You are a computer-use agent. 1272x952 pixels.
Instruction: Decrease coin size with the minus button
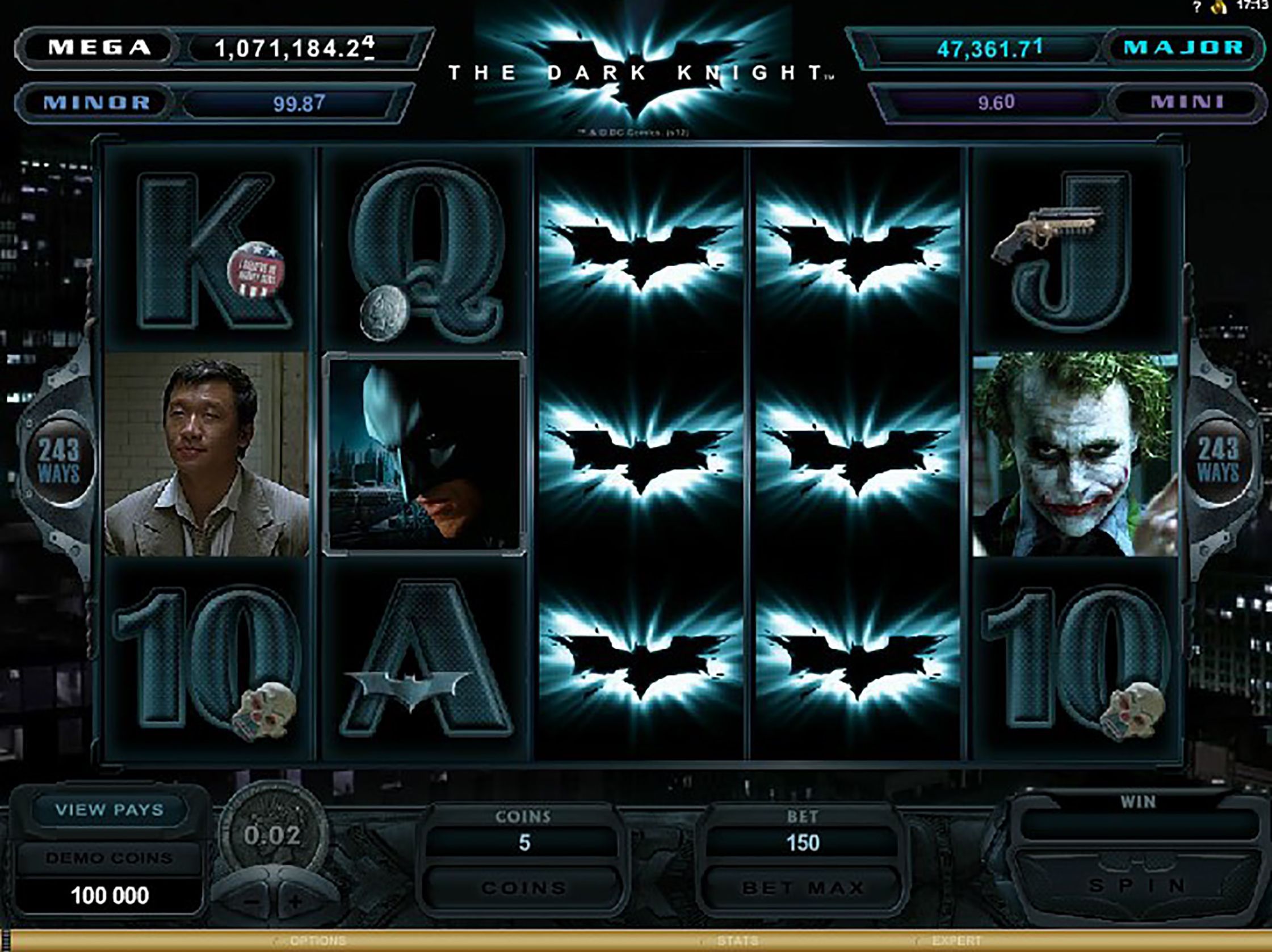[x=251, y=902]
